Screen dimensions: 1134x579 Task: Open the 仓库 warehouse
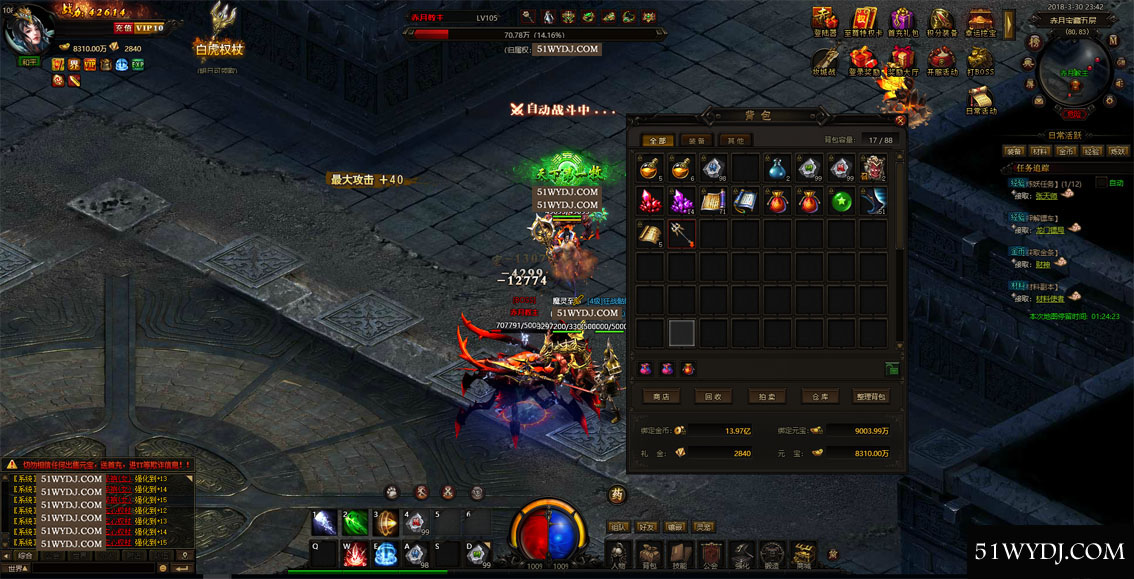point(819,397)
